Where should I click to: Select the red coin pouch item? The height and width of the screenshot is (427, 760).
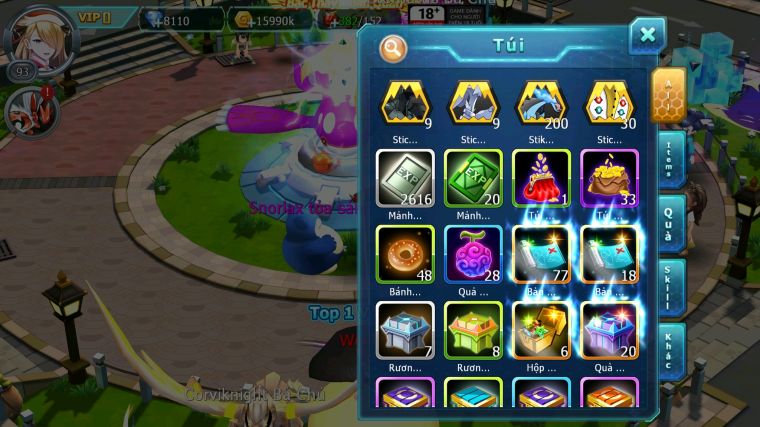541,178
